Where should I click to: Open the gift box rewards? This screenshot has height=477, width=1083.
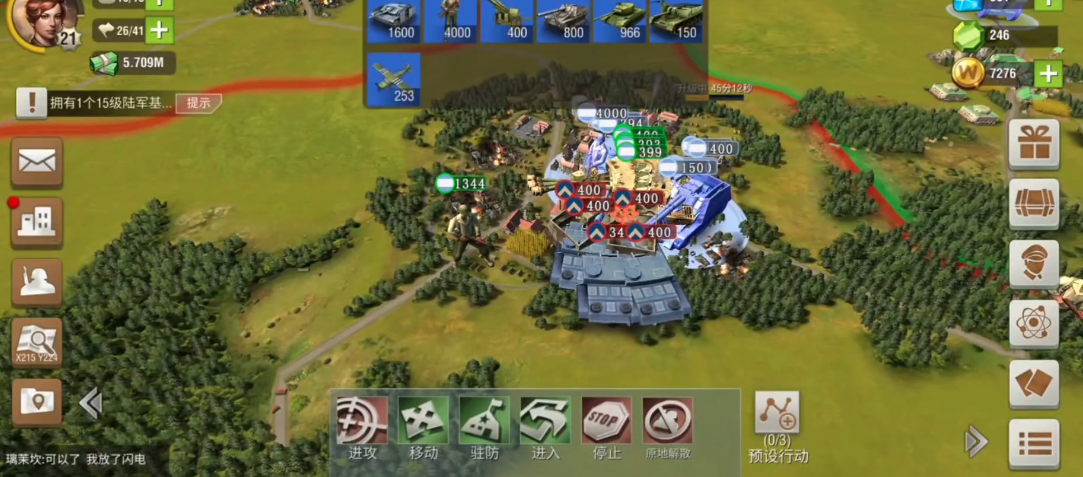[1033, 144]
